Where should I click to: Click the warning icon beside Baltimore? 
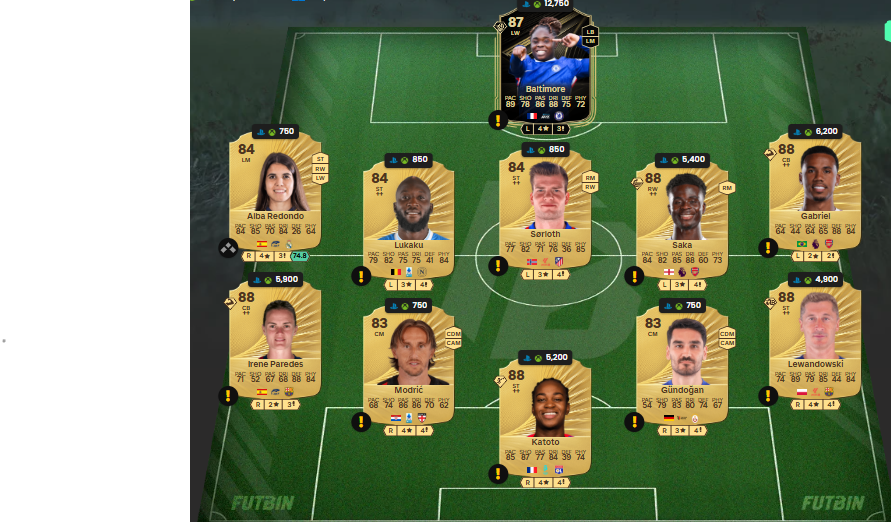point(497,121)
